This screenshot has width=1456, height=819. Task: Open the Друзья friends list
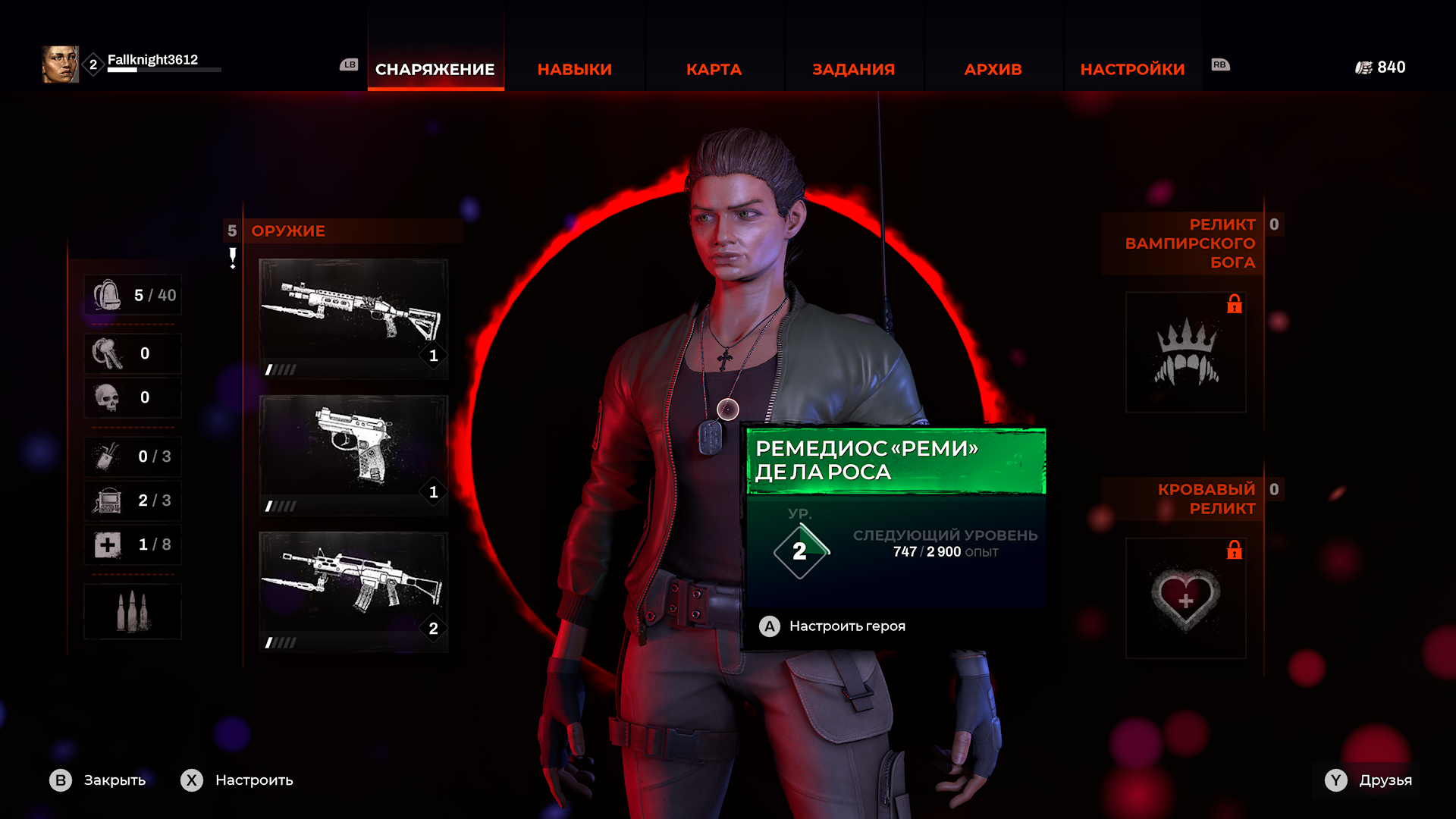click(1368, 780)
